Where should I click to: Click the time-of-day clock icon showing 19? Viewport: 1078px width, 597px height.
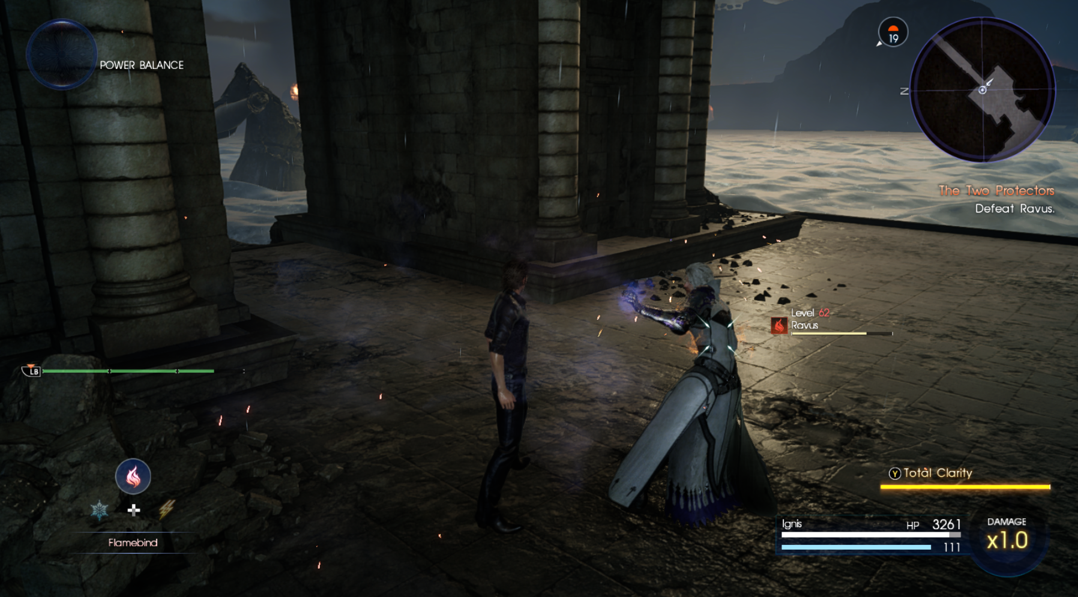(892, 33)
